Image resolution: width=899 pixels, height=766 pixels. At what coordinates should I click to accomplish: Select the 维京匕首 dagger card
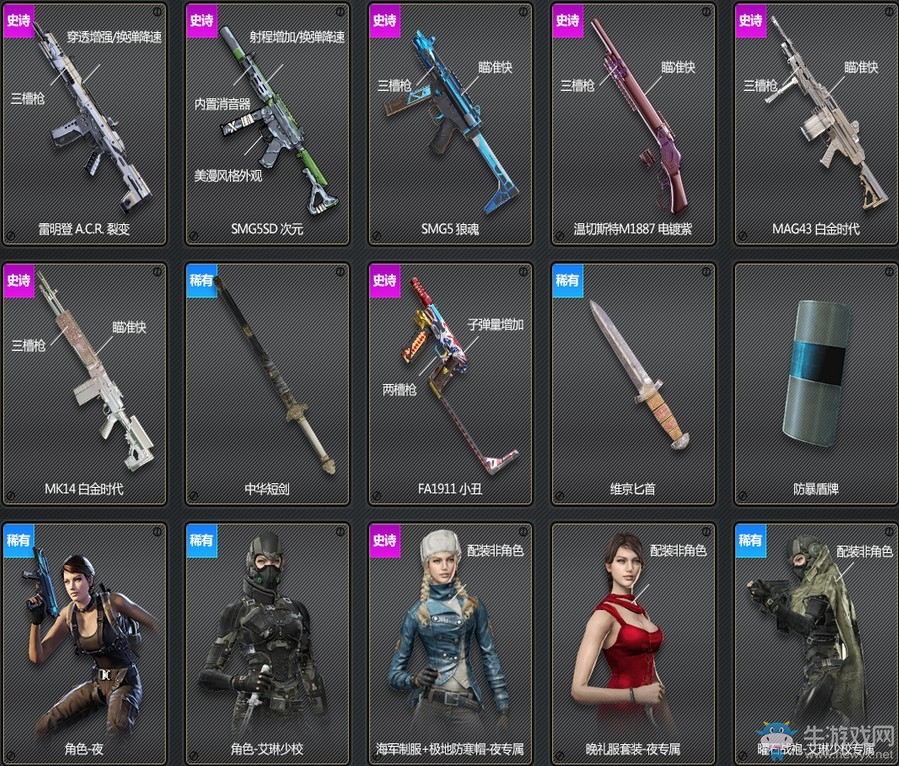[x=633, y=384]
